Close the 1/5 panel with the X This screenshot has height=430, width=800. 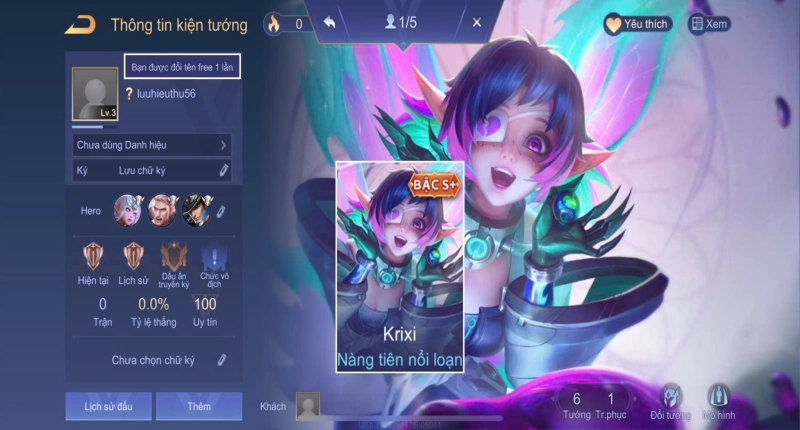pyautogui.click(x=476, y=22)
